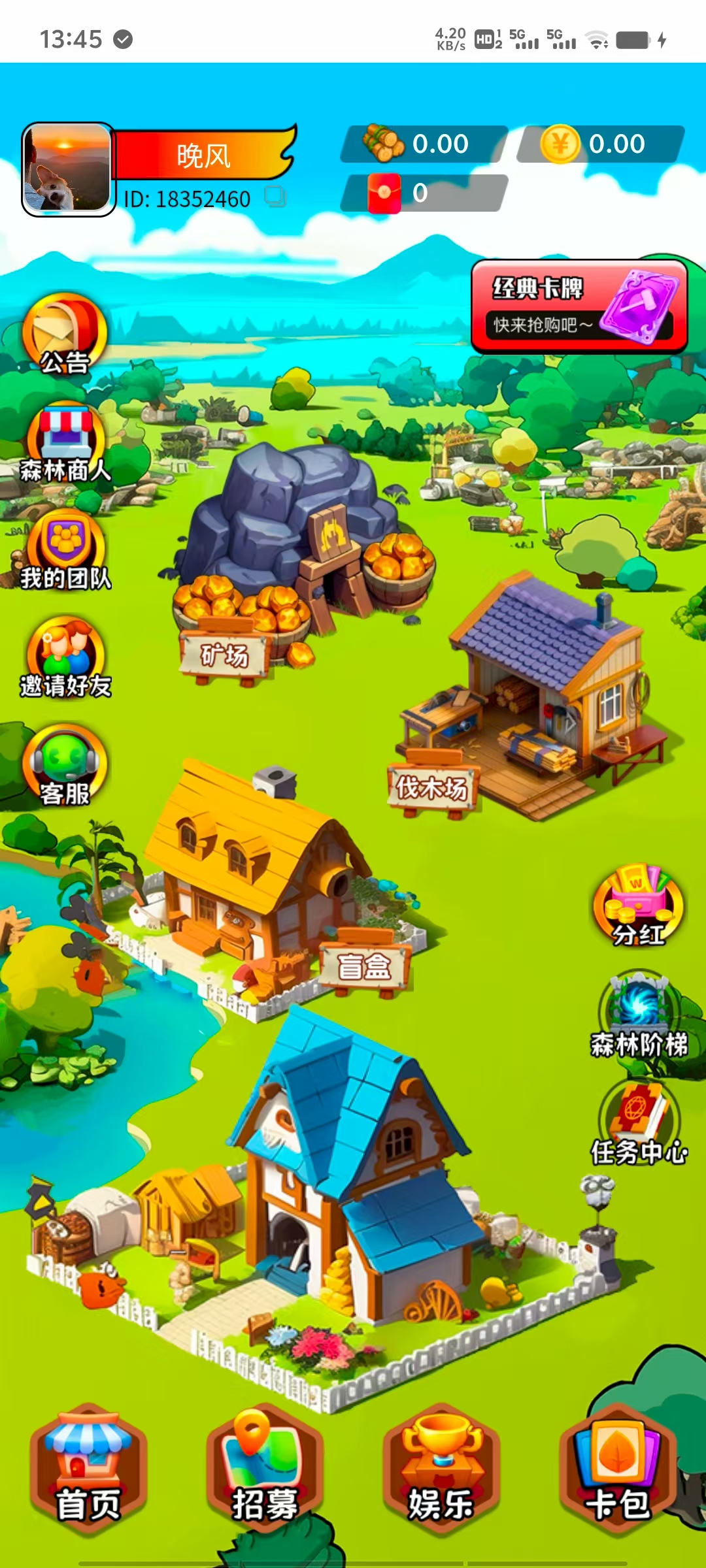This screenshot has width=706, height=1568.
Task: Open the 分红 dividend icon
Action: [x=638, y=906]
